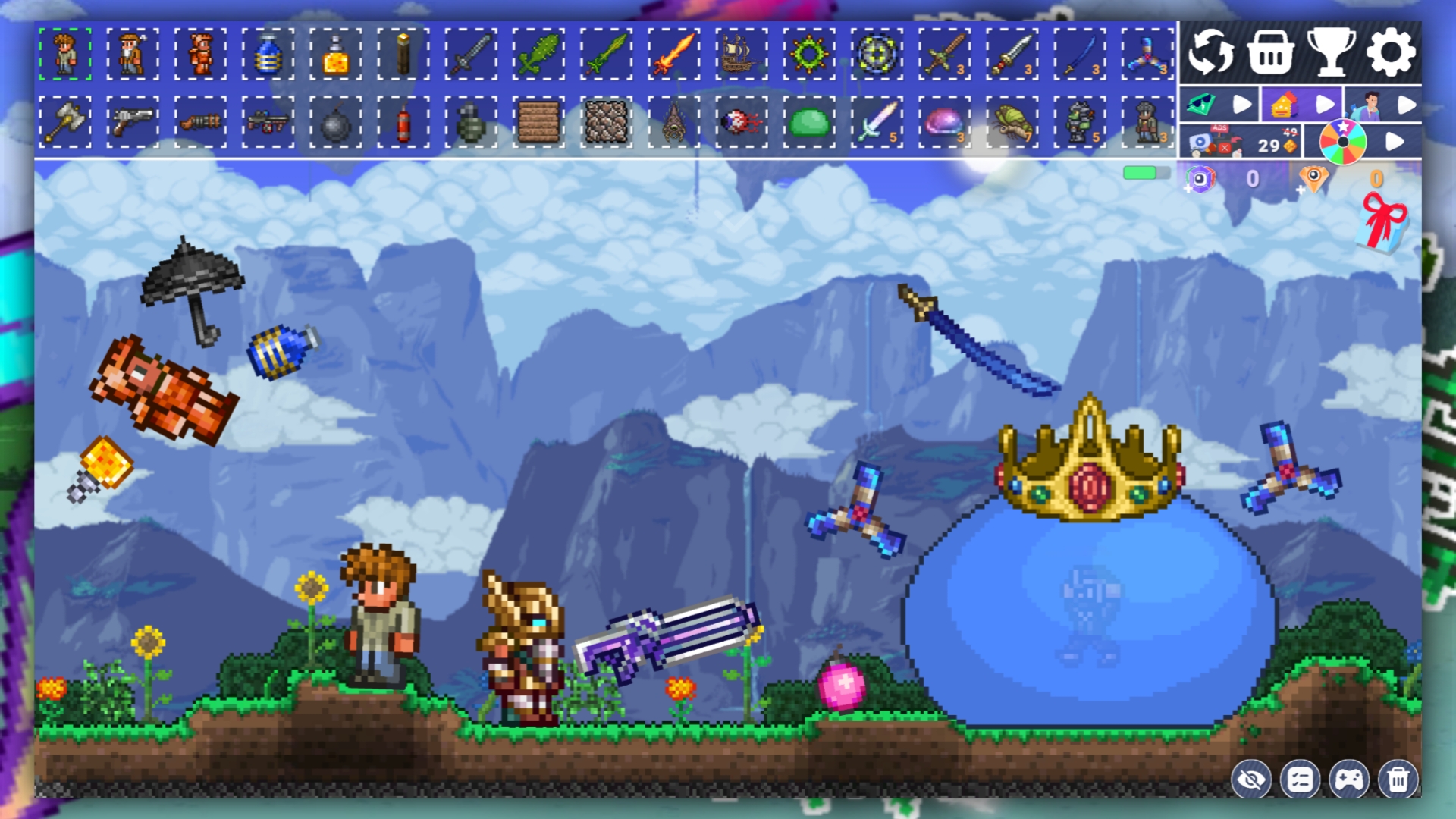Select the wooden planks block slot
Screen dimensions: 1456x819
point(539,121)
